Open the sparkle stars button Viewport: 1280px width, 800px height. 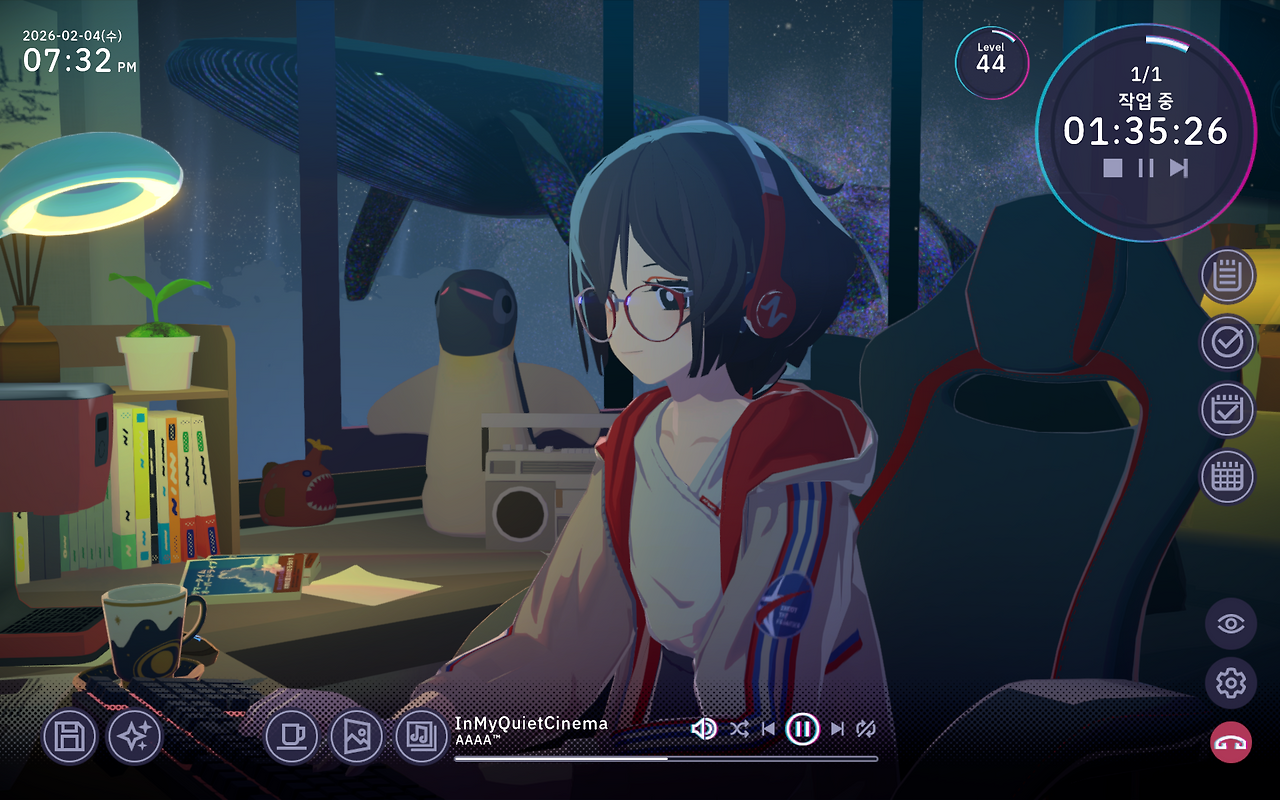click(134, 738)
